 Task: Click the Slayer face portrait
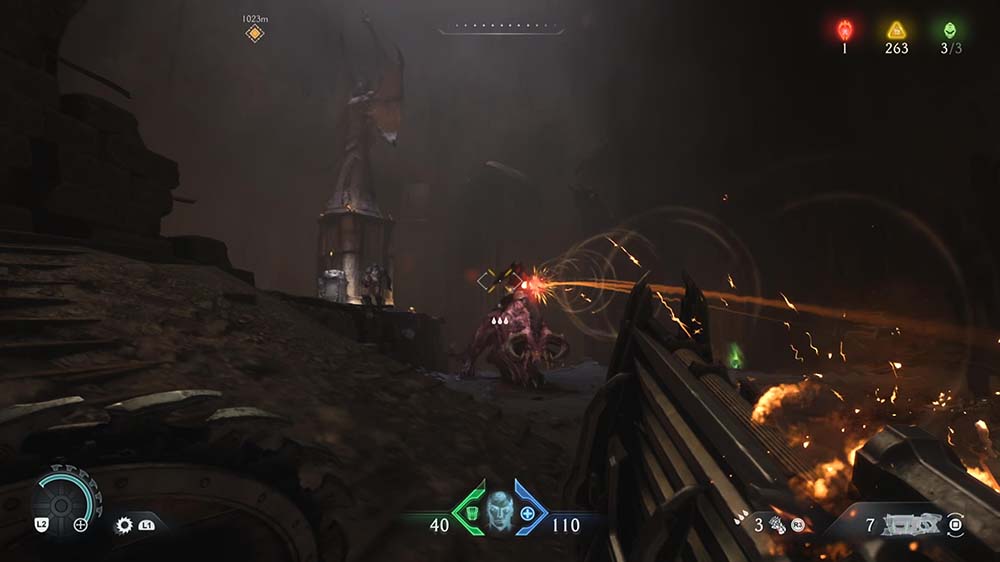point(499,511)
